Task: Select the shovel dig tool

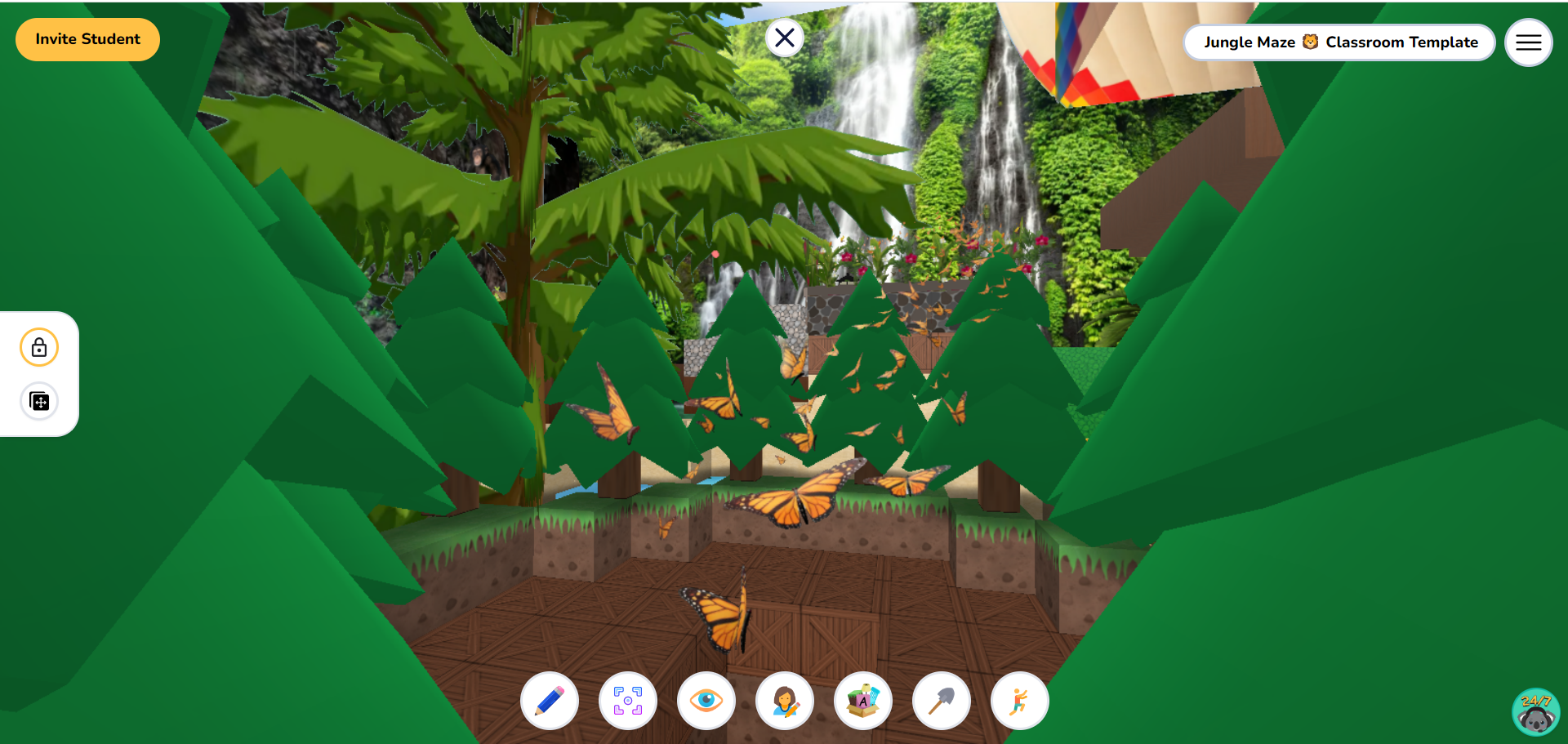Action: [941, 701]
